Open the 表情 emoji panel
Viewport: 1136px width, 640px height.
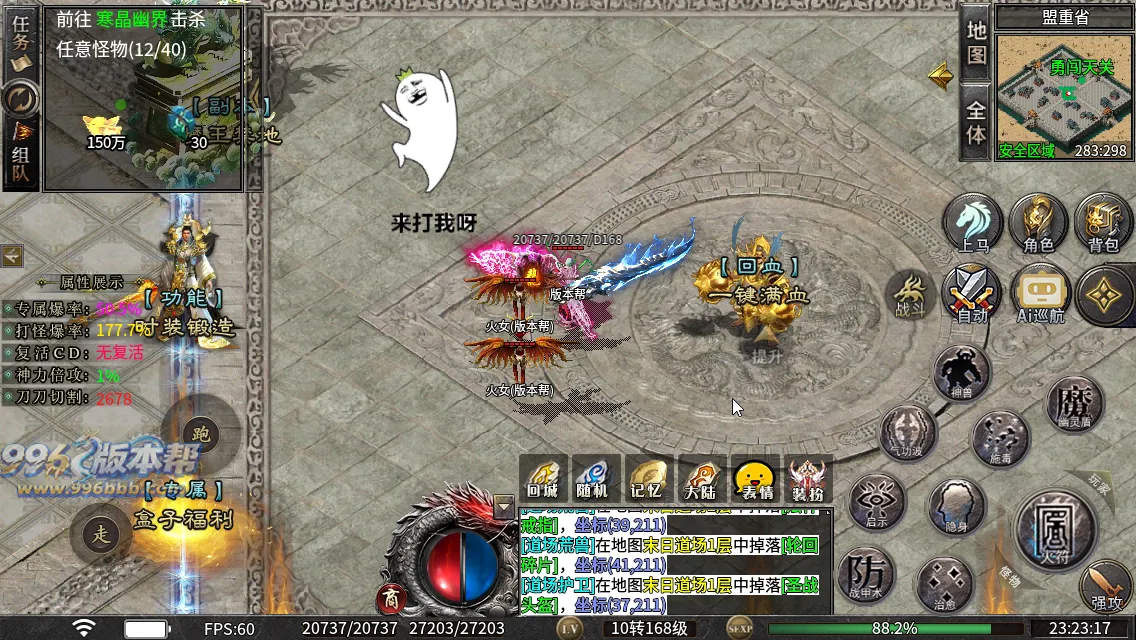click(x=755, y=479)
